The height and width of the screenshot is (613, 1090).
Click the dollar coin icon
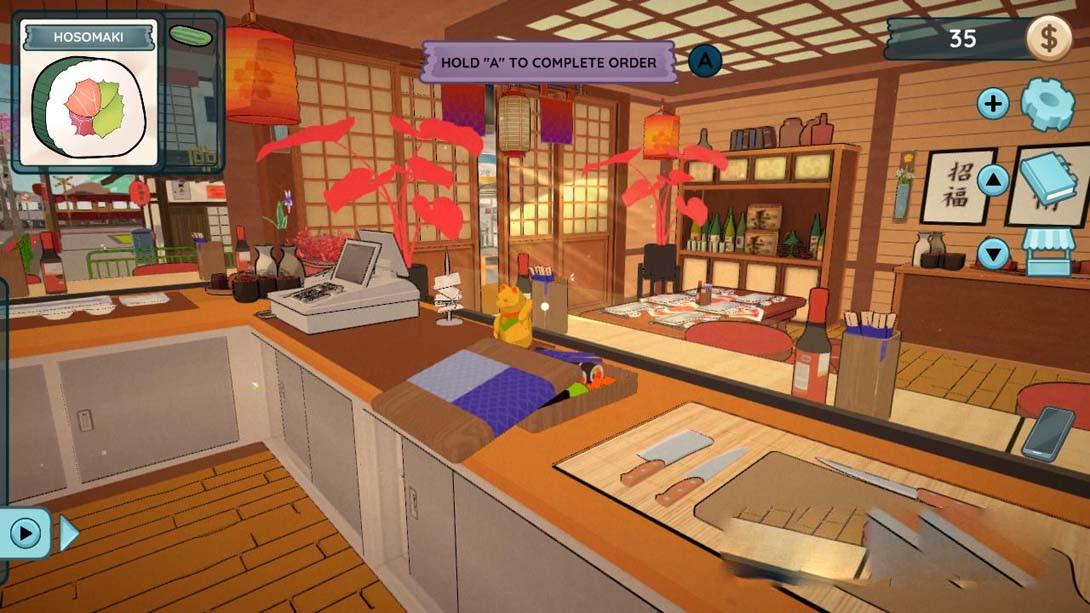(1050, 39)
